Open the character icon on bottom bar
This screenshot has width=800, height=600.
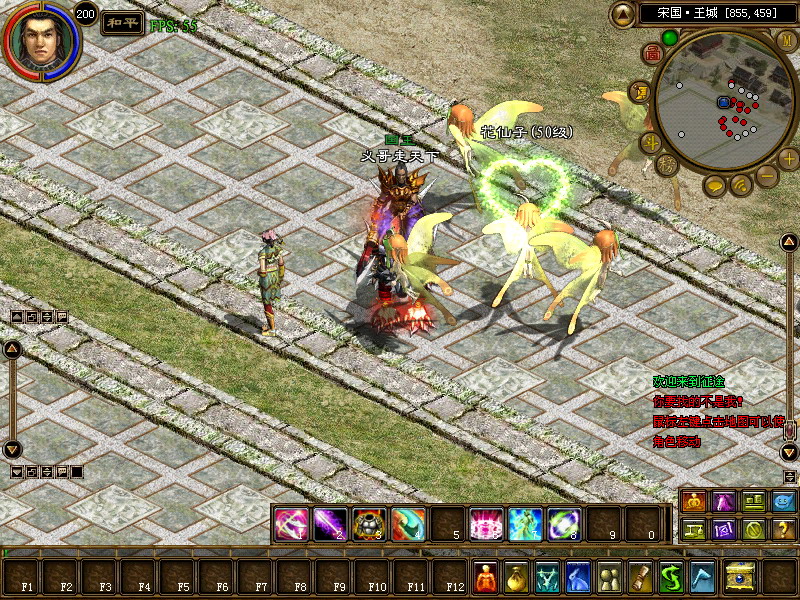[486, 578]
